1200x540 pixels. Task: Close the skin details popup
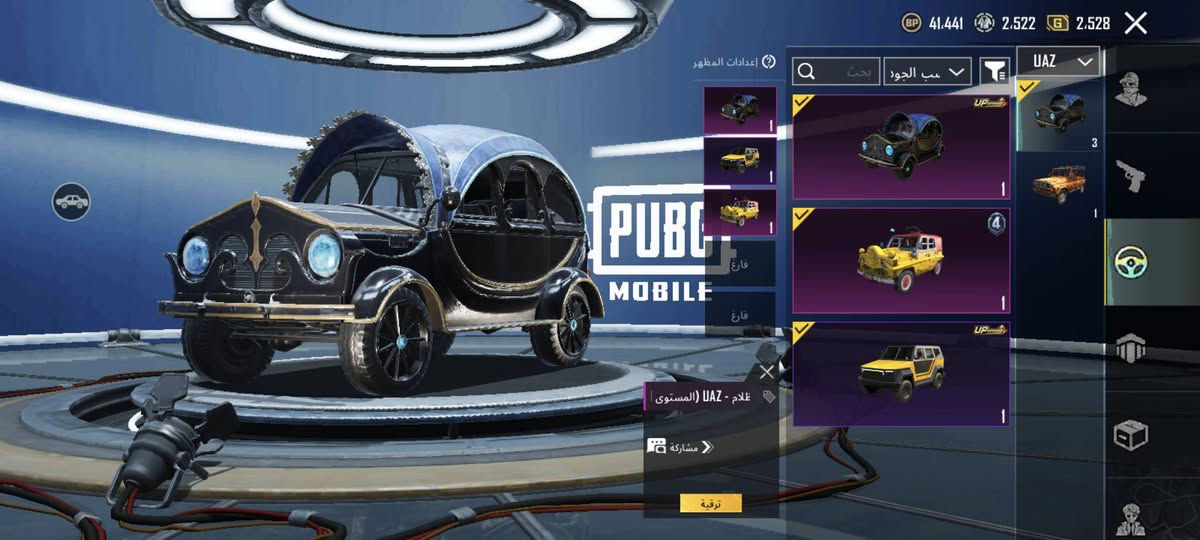click(766, 372)
